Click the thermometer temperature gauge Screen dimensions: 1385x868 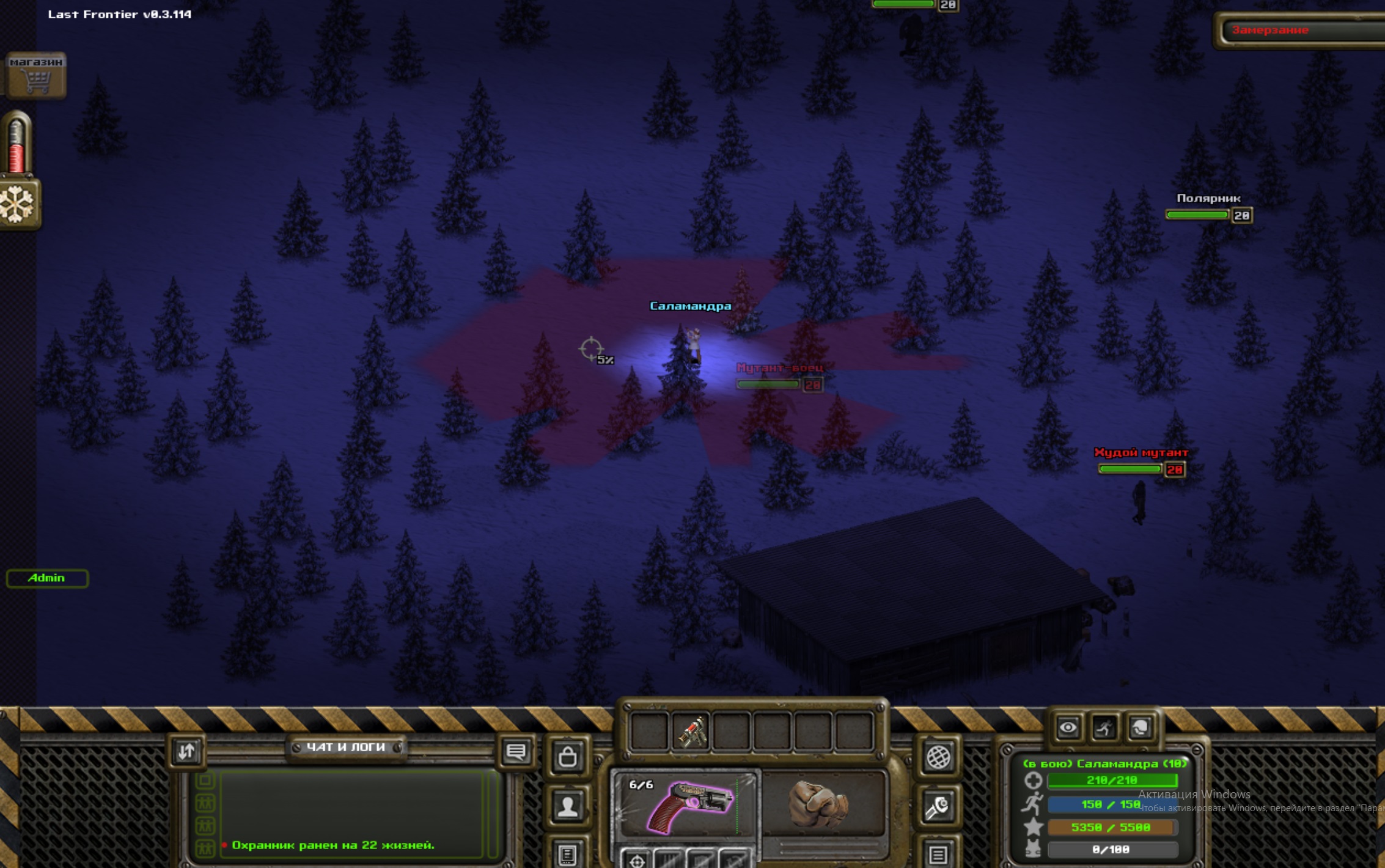[x=17, y=144]
